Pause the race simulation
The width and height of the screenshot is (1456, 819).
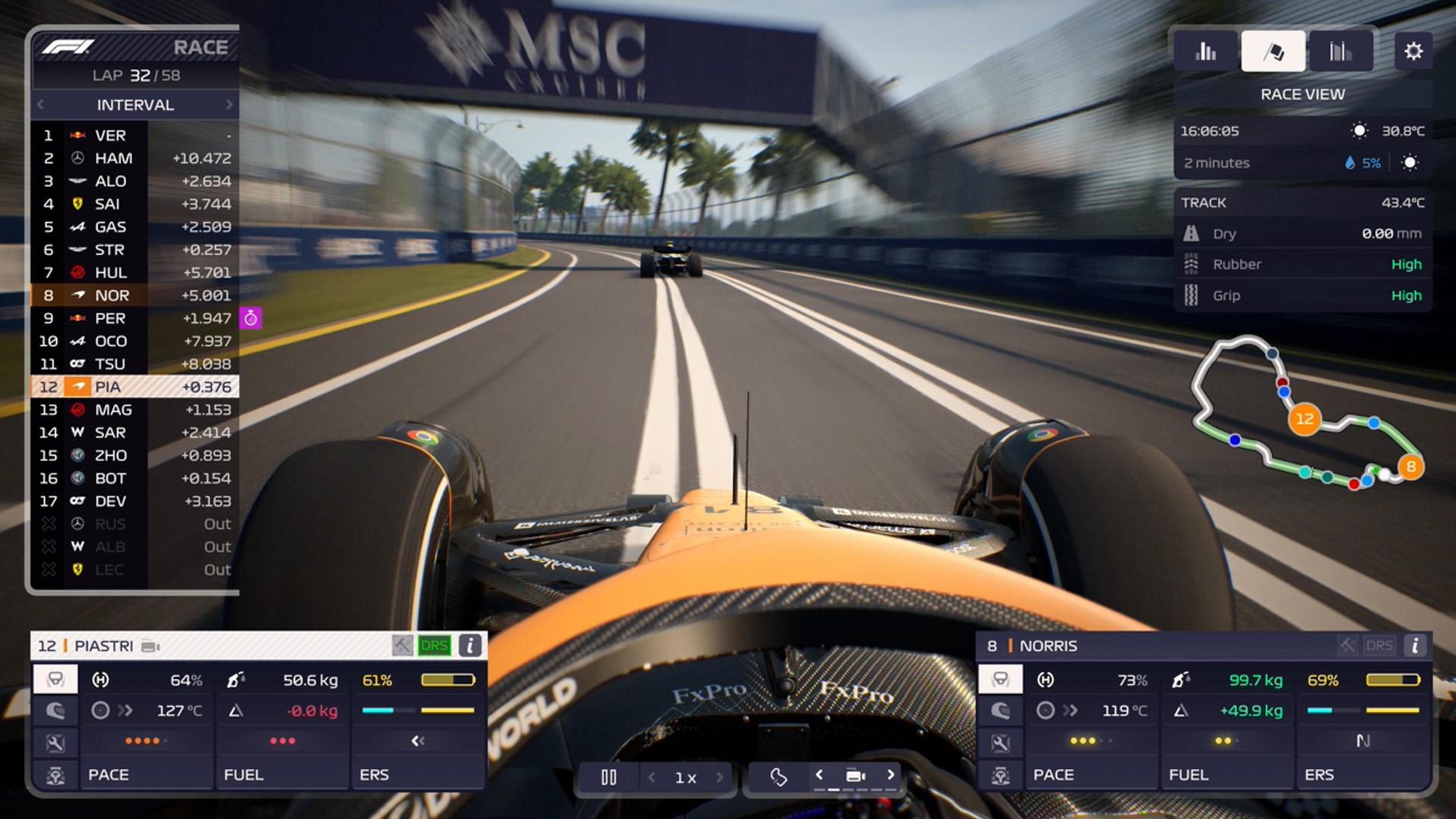(610, 777)
